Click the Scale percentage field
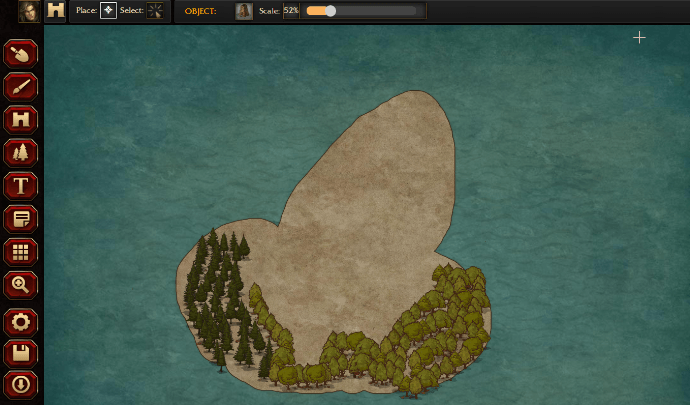690x405 pixels. pos(291,11)
